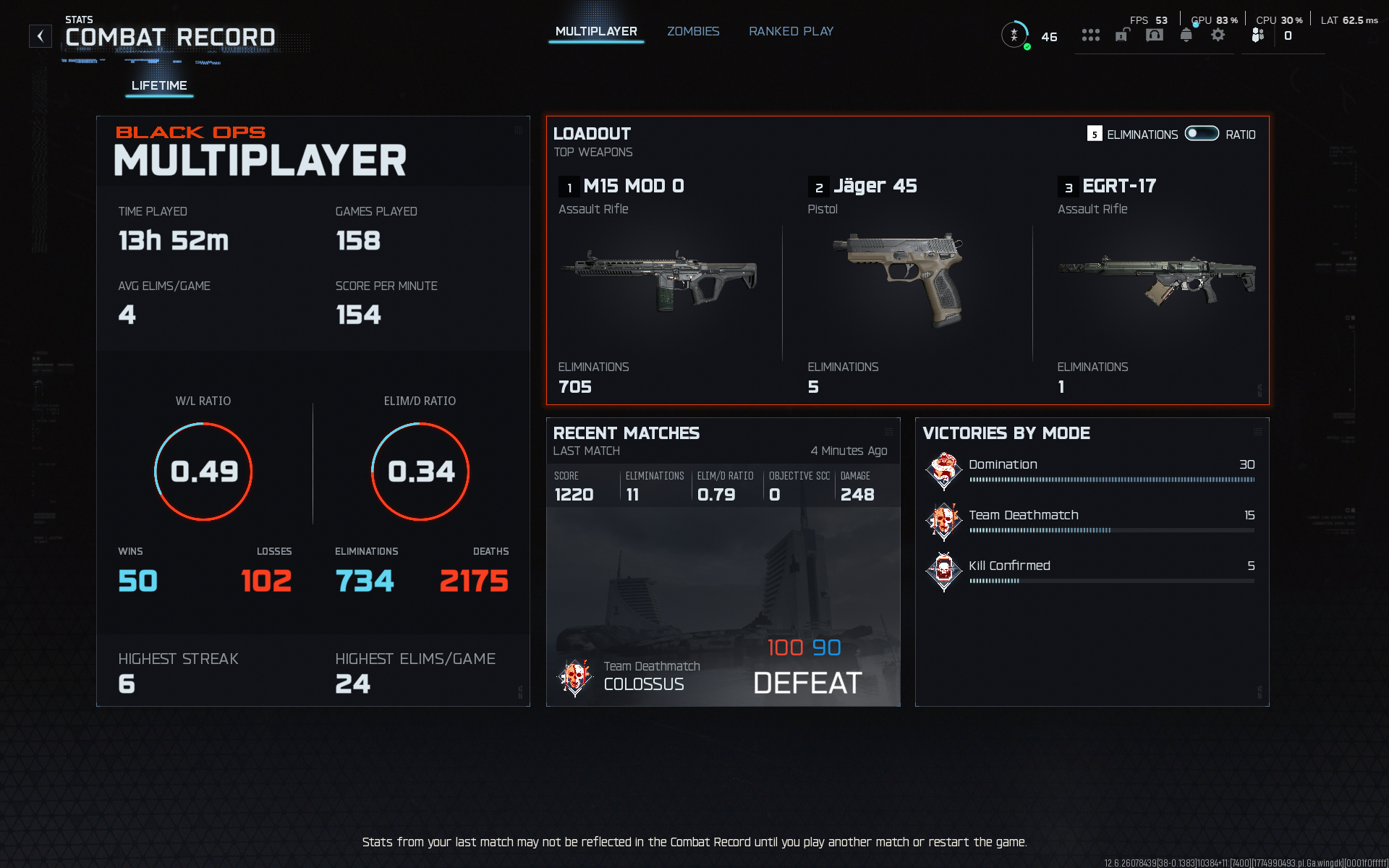Show notifications via the bell icon
1389x868 pixels.
click(1186, 35)
